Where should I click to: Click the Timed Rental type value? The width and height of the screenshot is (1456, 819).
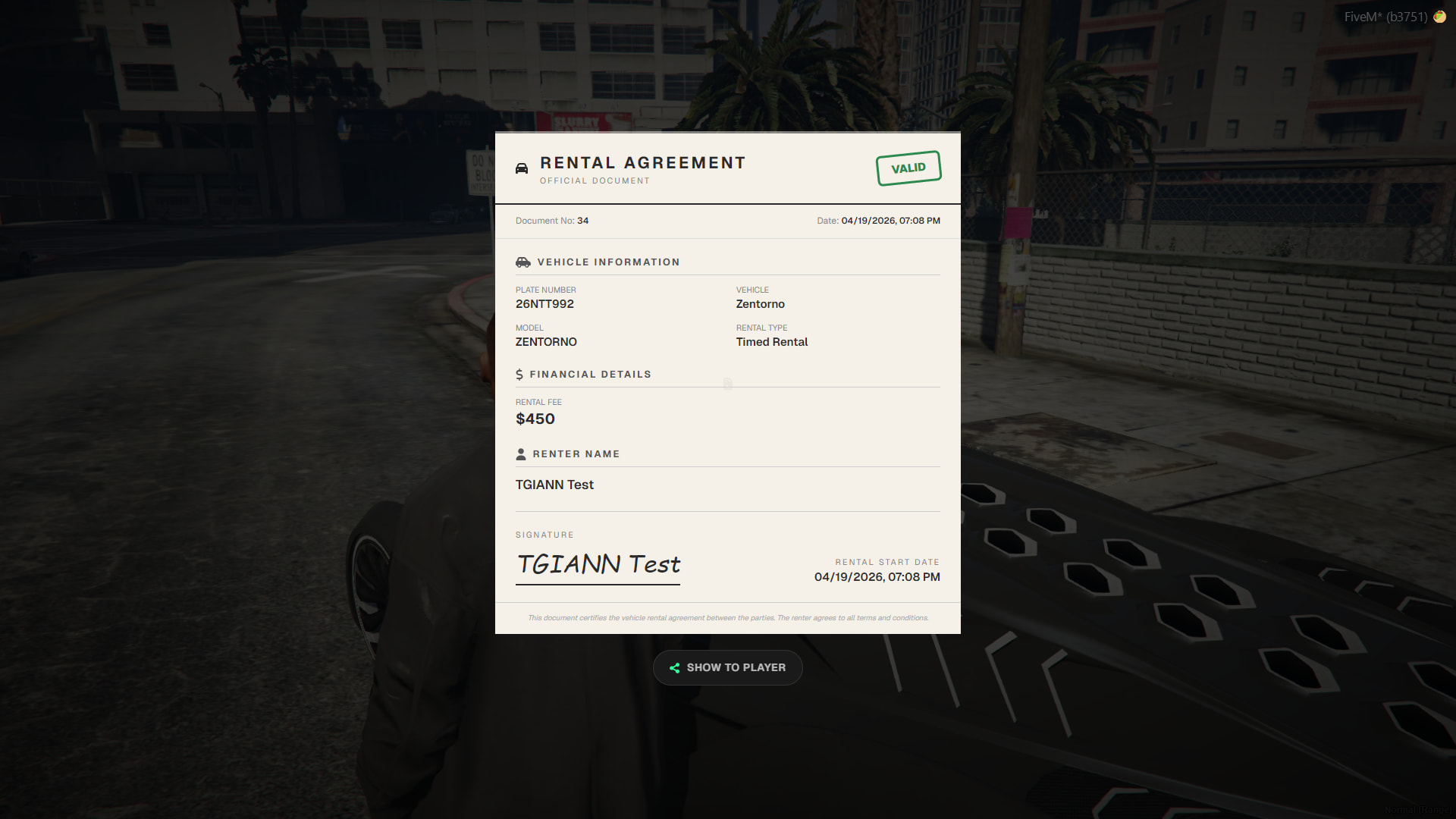point(771,342)
